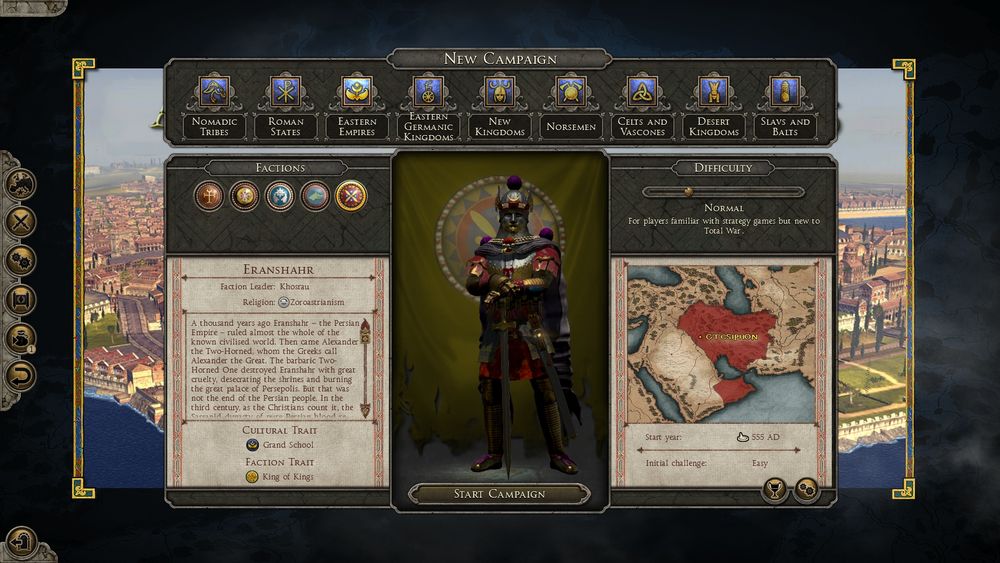Start the campaign as Eranshahr
The height and width of the screenshot is (563, 1000).
point(500,494)
